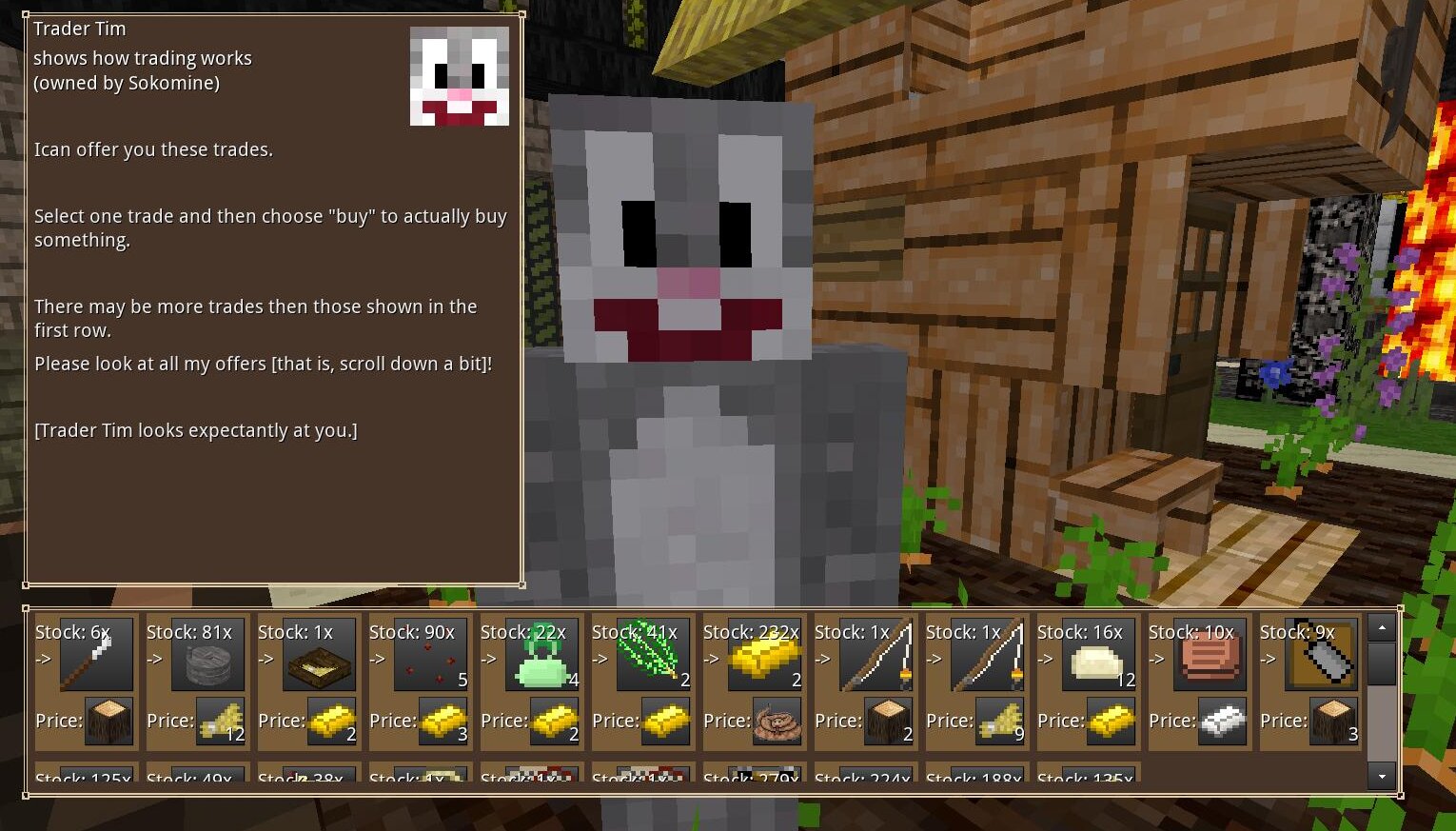
Task: Select the red seeds trade, 90x stock
Action: click(430, 655)
